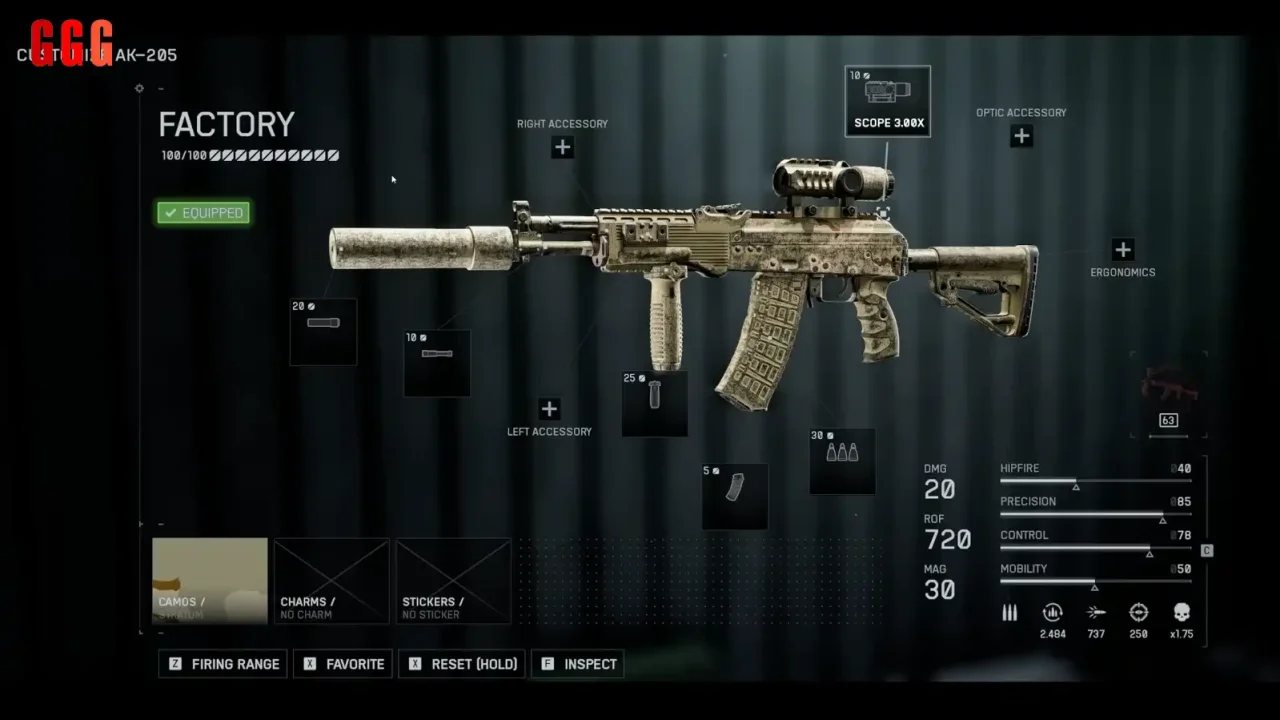Select the 30-round magazine slot
1280x720 pixels.
pos(734,495)
